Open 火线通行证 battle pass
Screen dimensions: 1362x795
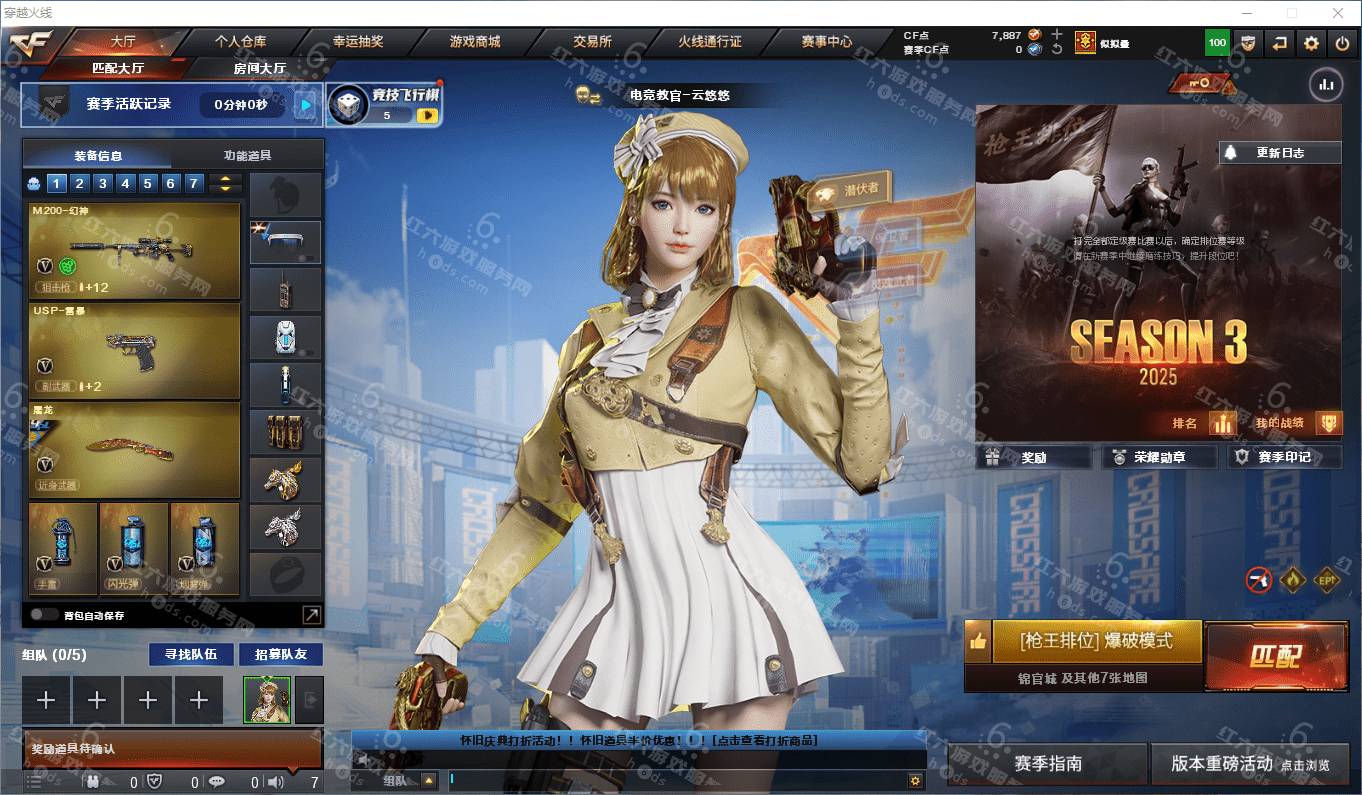pos(710,42)
